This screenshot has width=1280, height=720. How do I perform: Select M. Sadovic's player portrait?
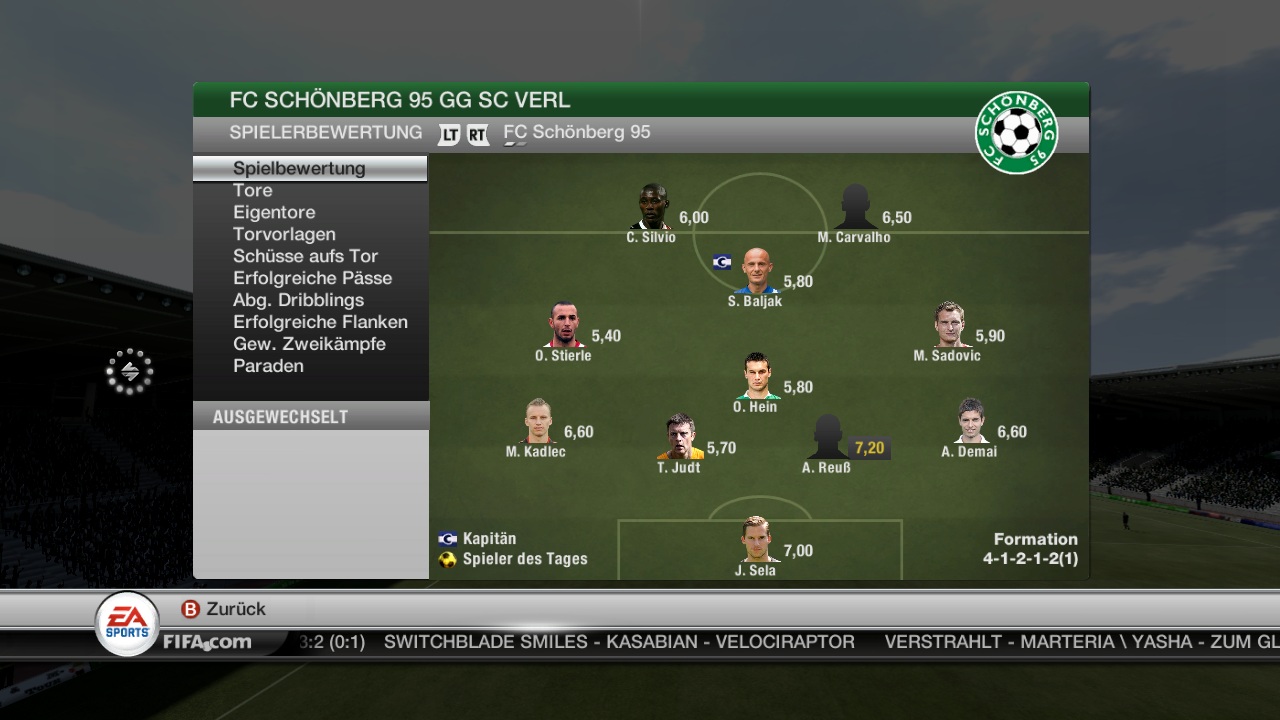pos(949,325)
